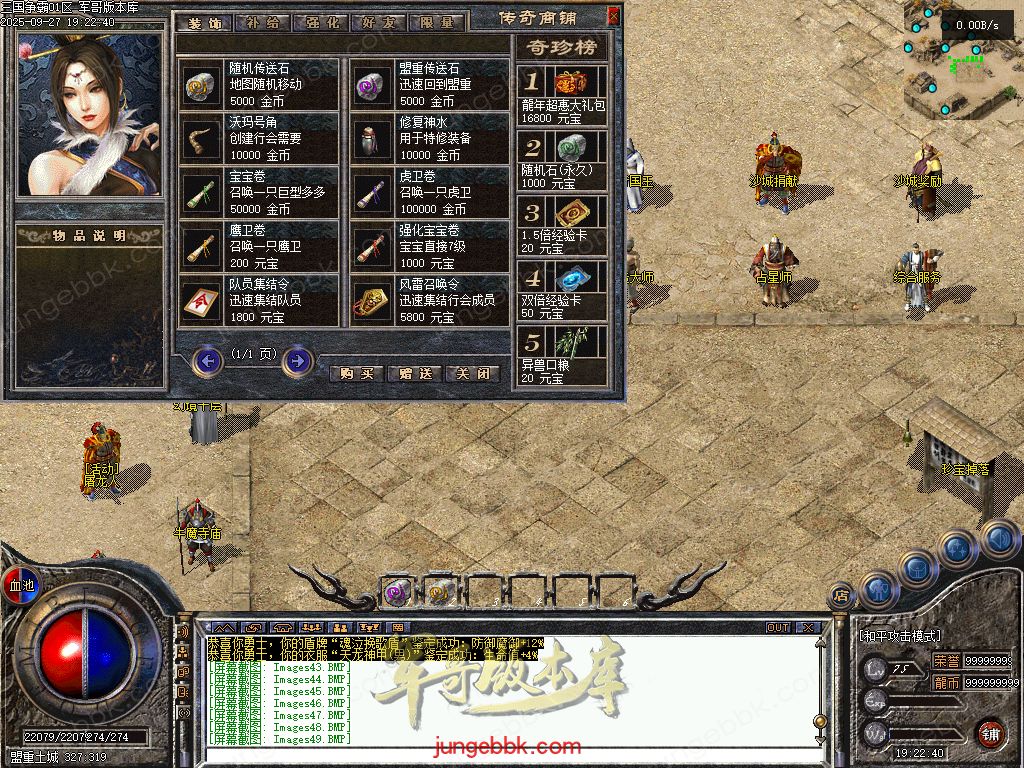Switch to the 补给 shop tab
This screenshot has height=768, width=1024.
263,21
